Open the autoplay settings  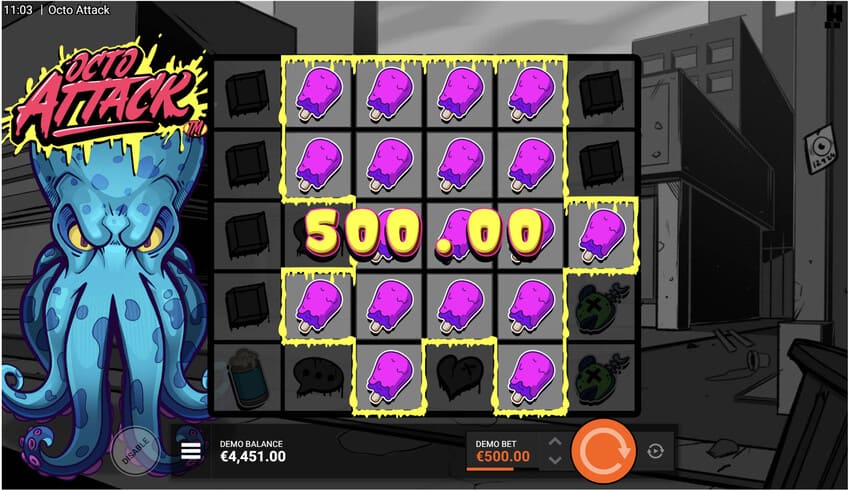tap(655, 451)
